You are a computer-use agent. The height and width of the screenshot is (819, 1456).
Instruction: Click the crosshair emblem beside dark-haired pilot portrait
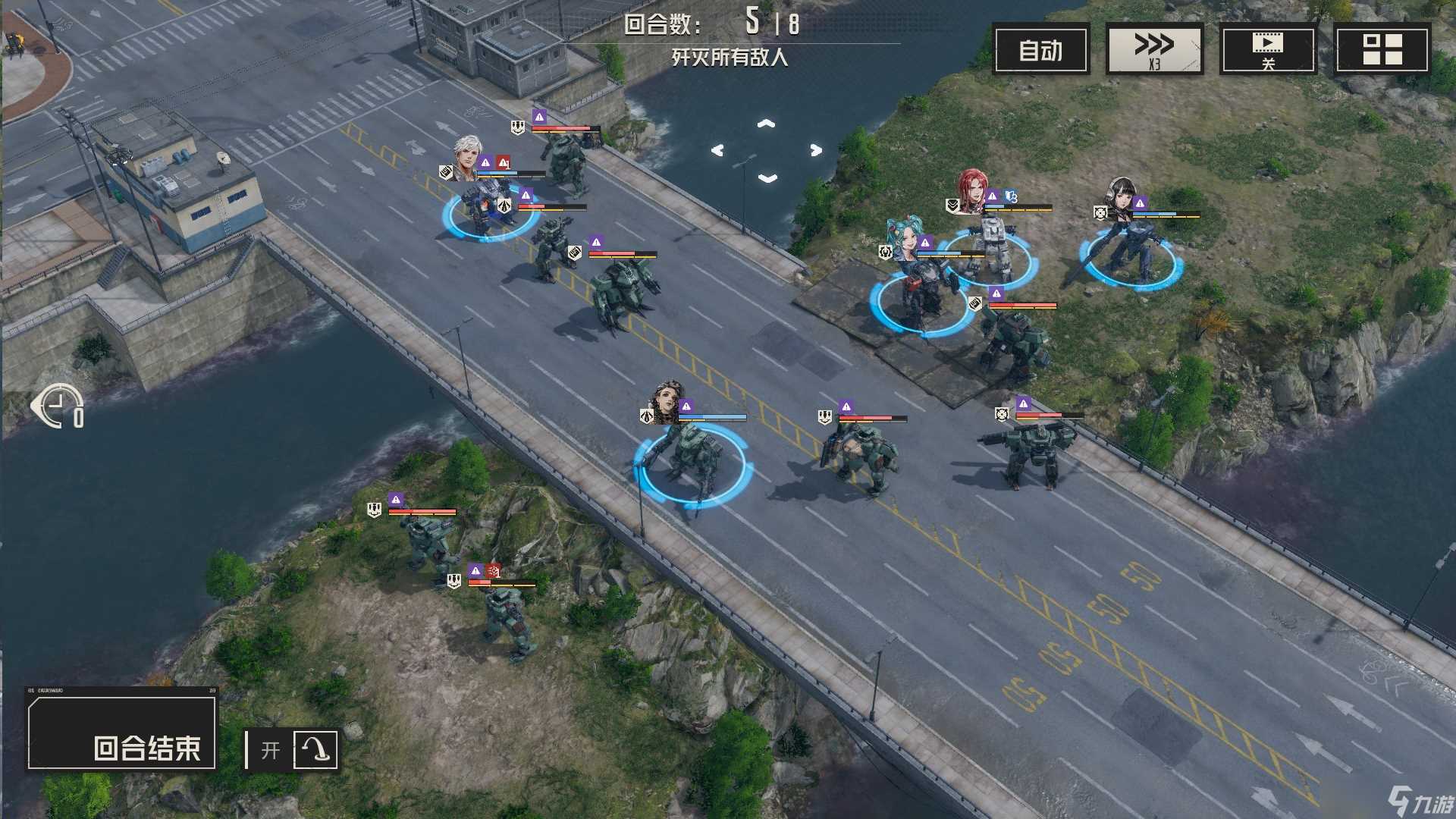point(1100,212)
